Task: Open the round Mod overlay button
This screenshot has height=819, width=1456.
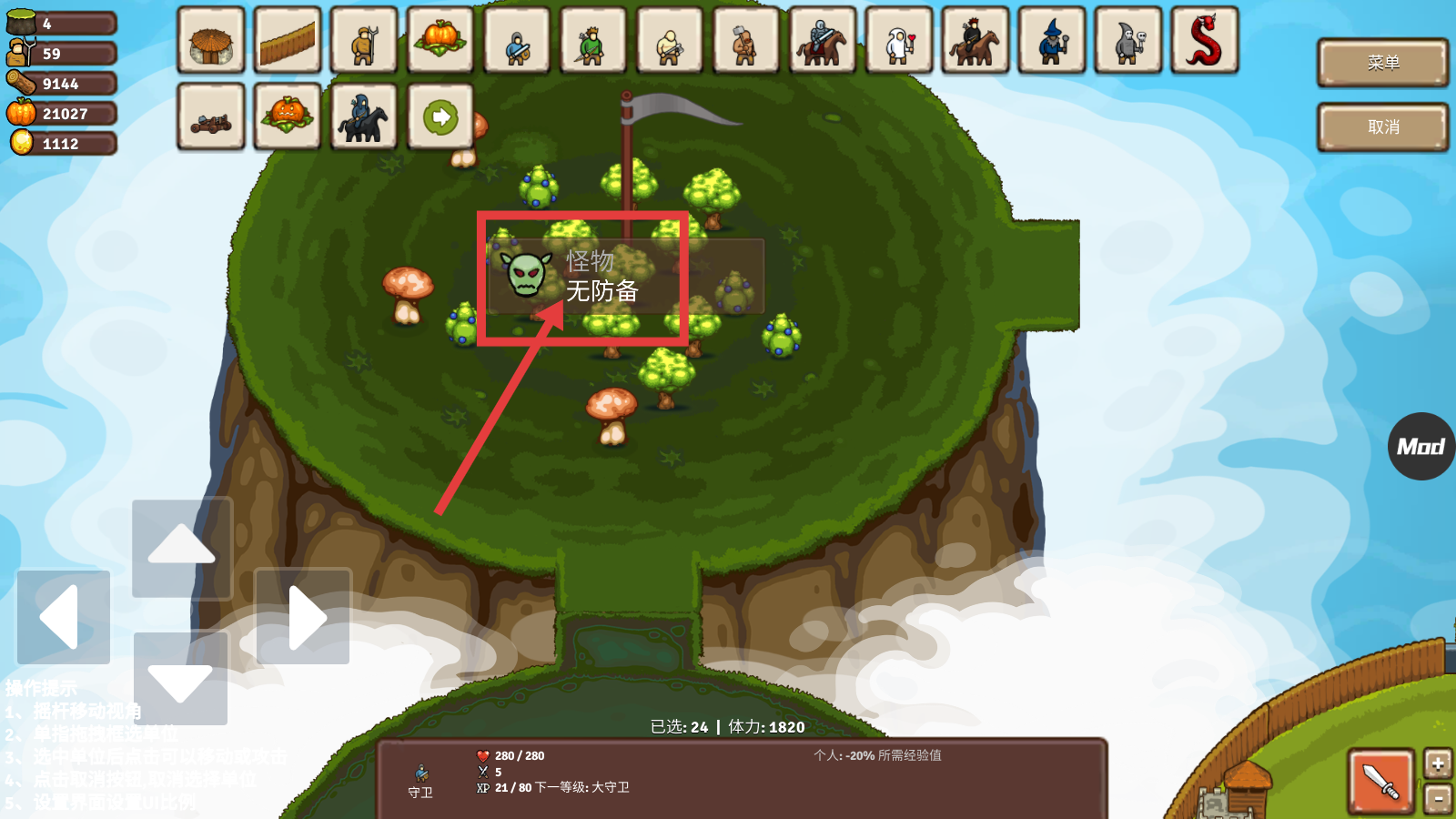Action: (x=1421, y=446)
